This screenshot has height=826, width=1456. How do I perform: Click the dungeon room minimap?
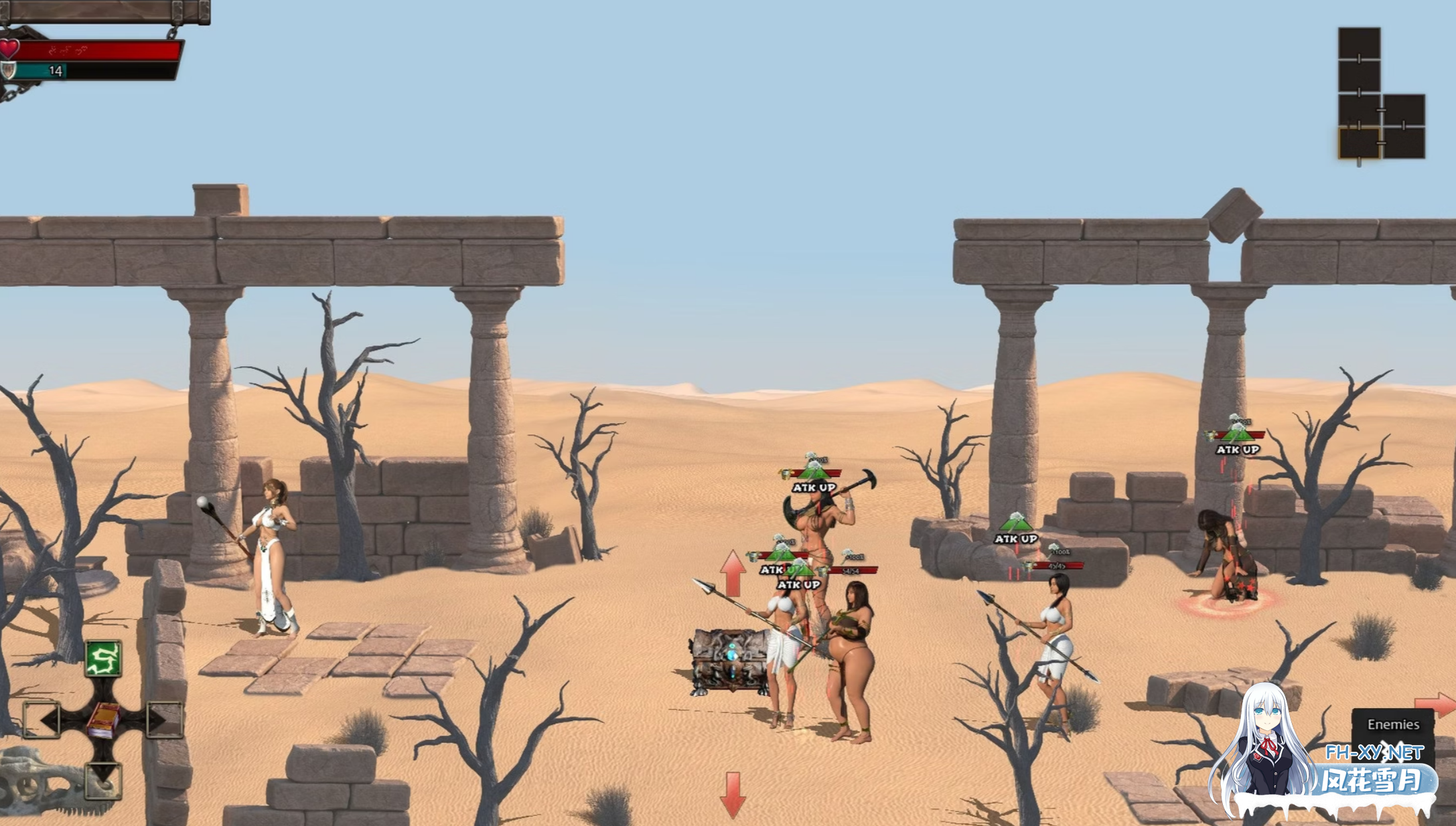[1380, 94]
